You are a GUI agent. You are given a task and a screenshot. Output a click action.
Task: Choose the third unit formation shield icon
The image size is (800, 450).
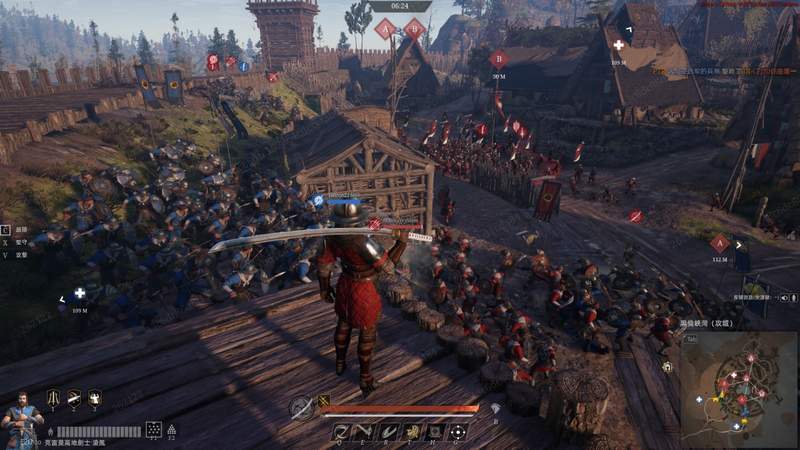(x=94, y=398)
